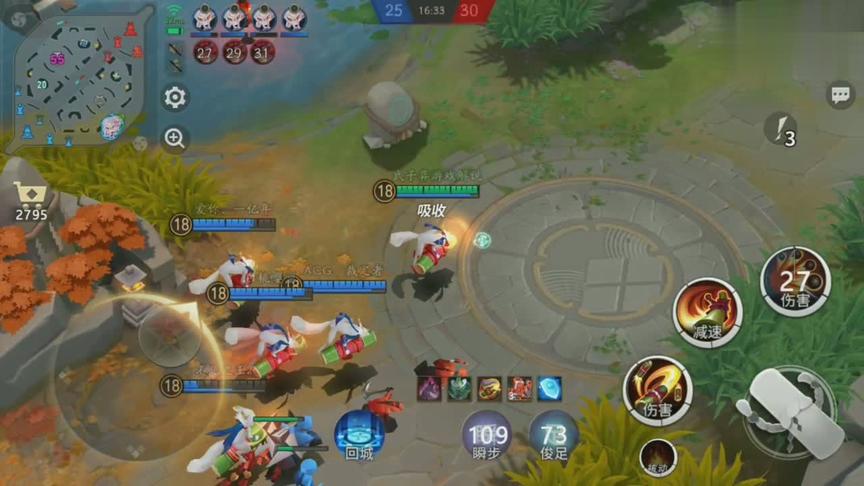This screenshot has width=864, height=486.
Task: Select the purple flame item slot
Action: coord(429,389)
